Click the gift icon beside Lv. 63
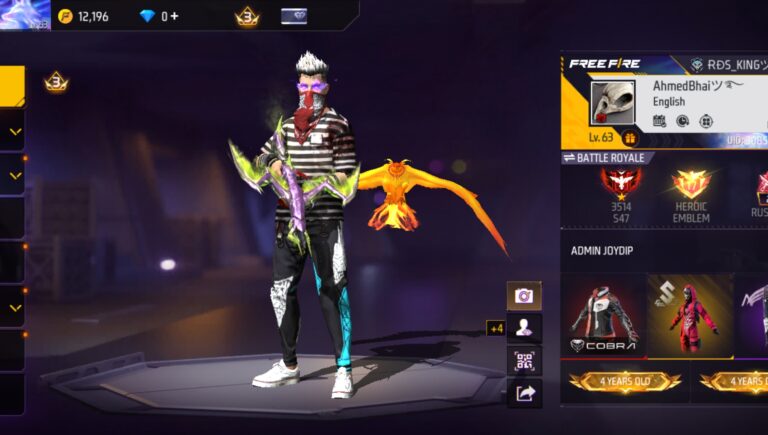The image size is (768, 435). pos(630,138)
